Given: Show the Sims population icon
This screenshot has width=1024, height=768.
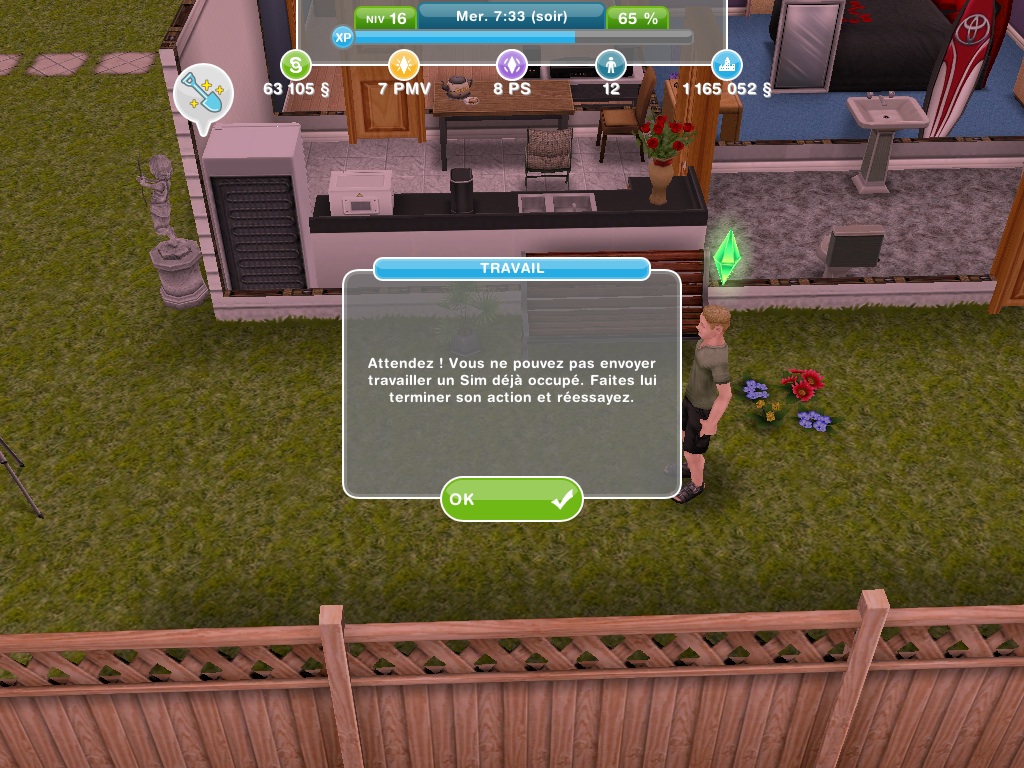Looking at the screenshot, I should (610, 66).
